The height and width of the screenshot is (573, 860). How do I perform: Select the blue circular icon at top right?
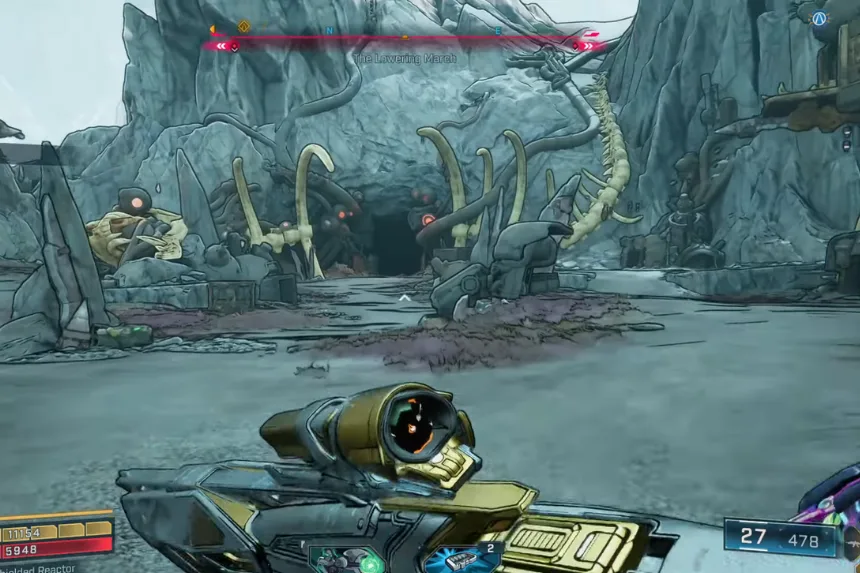(820, 18)
